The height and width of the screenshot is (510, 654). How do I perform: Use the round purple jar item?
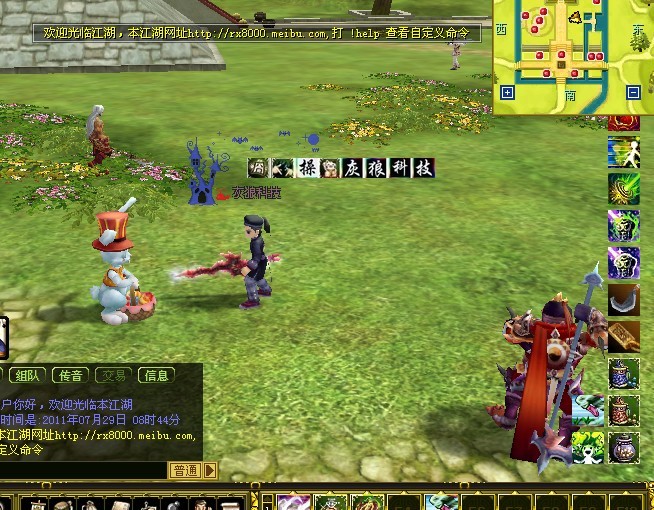(x=624, y=445)
